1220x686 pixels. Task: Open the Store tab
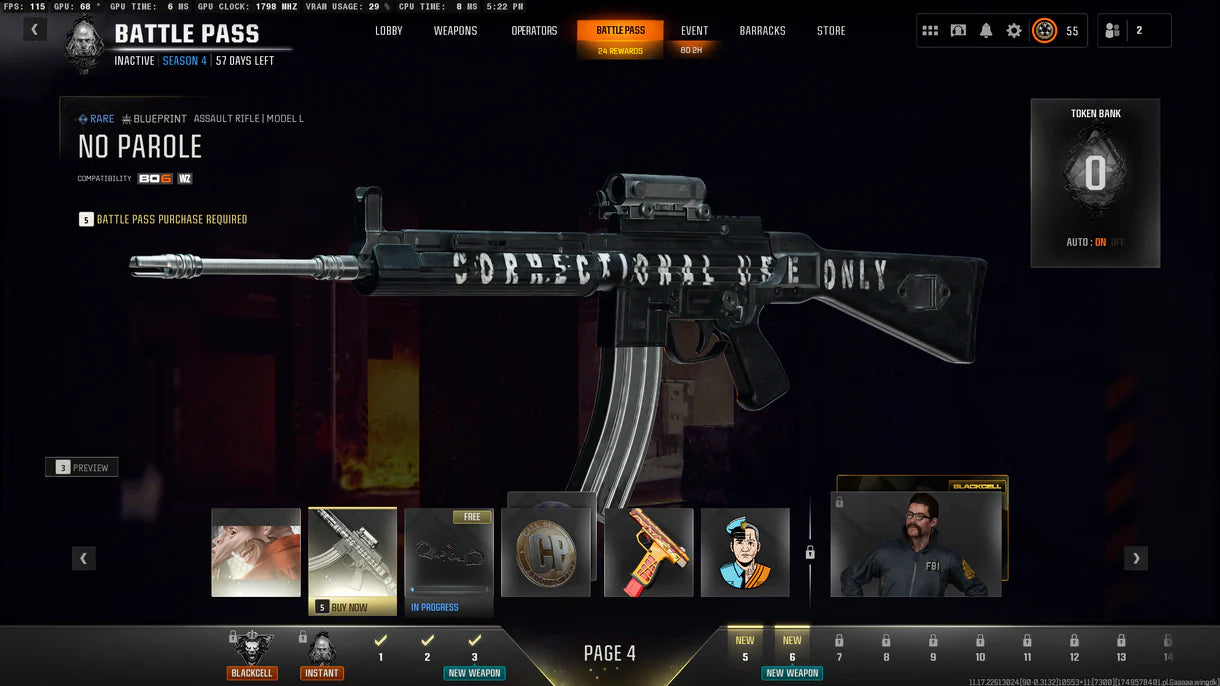831,31
